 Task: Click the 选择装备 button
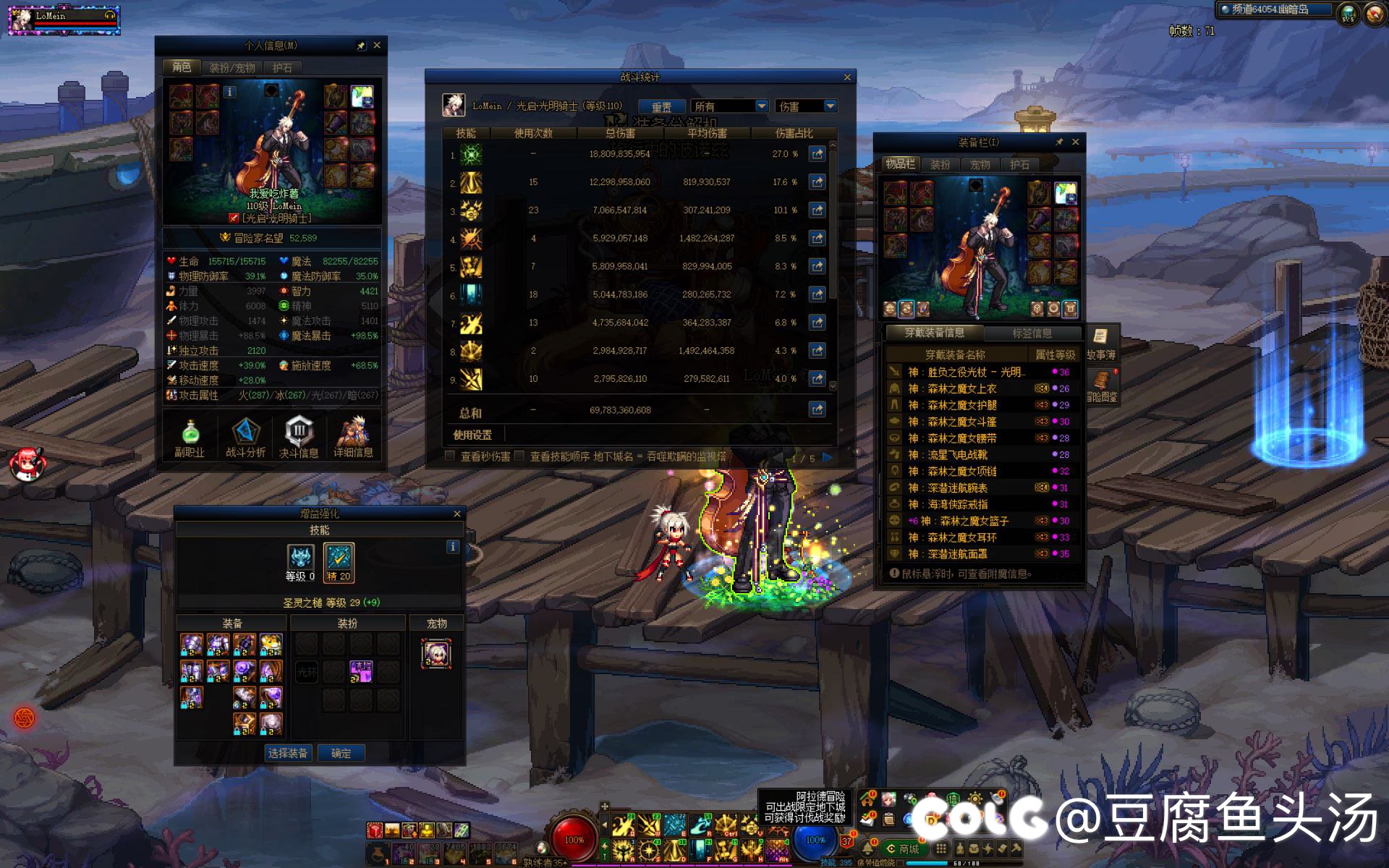288,753
